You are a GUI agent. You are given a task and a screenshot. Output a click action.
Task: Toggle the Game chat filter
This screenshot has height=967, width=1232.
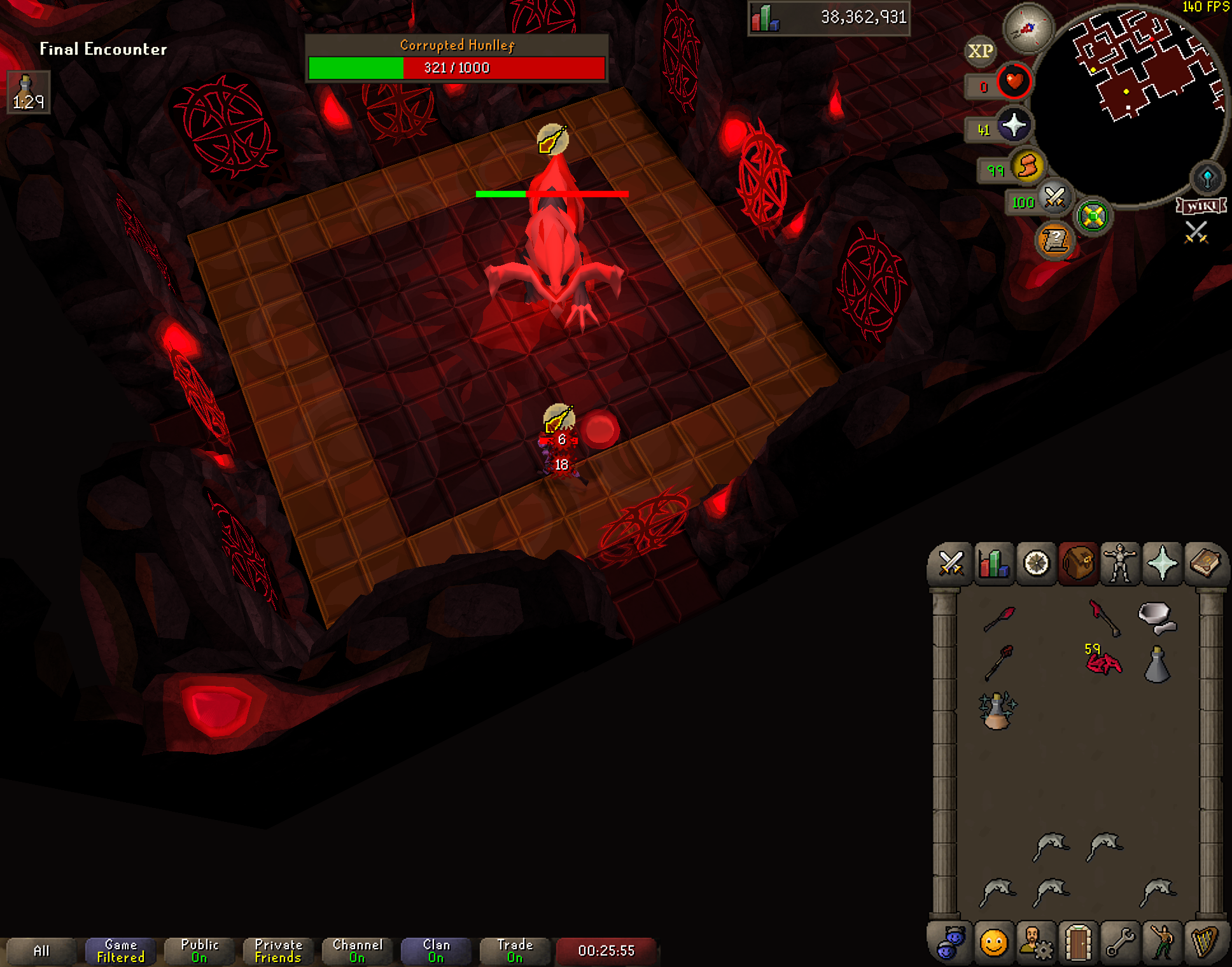click(x=120, y=951)
